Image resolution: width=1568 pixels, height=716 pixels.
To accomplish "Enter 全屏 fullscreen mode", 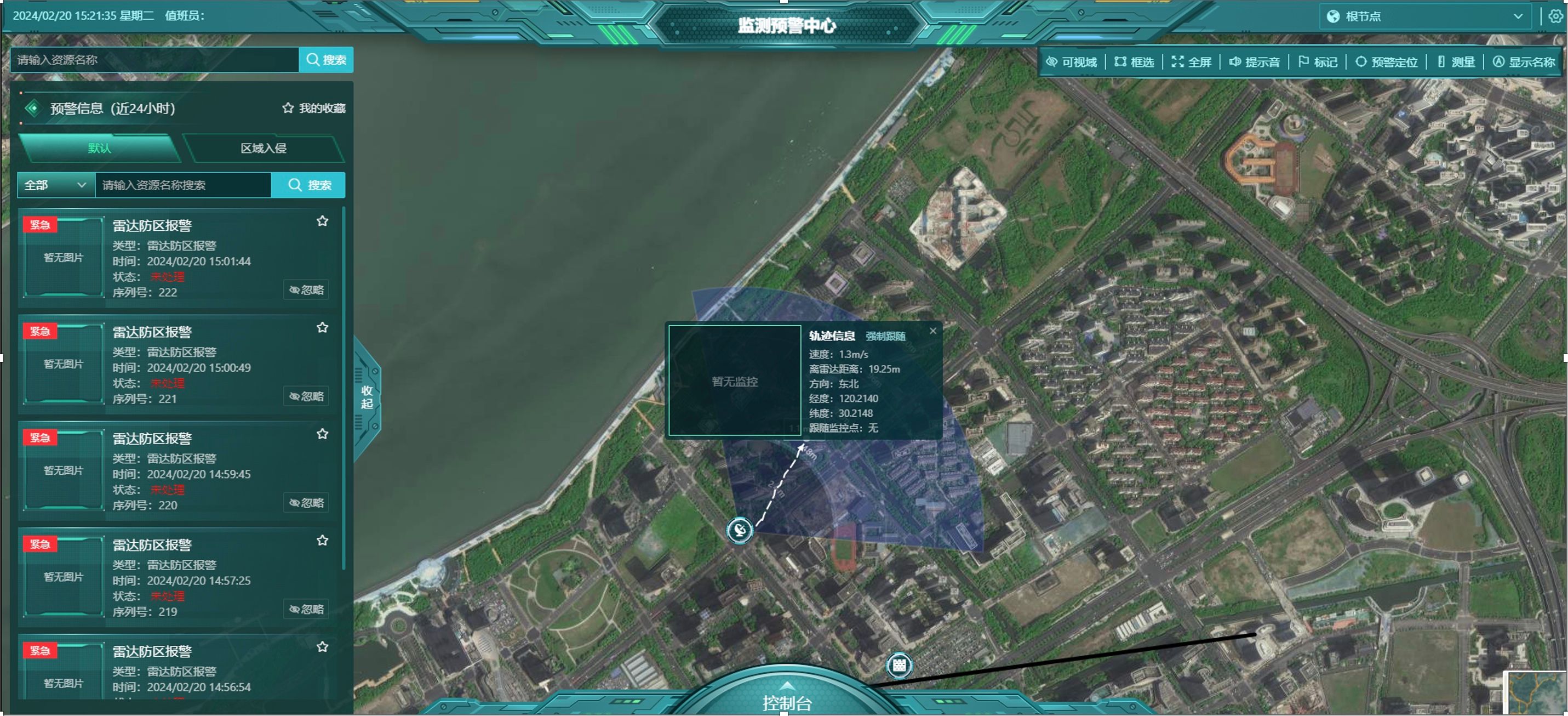I will 1192,62.
